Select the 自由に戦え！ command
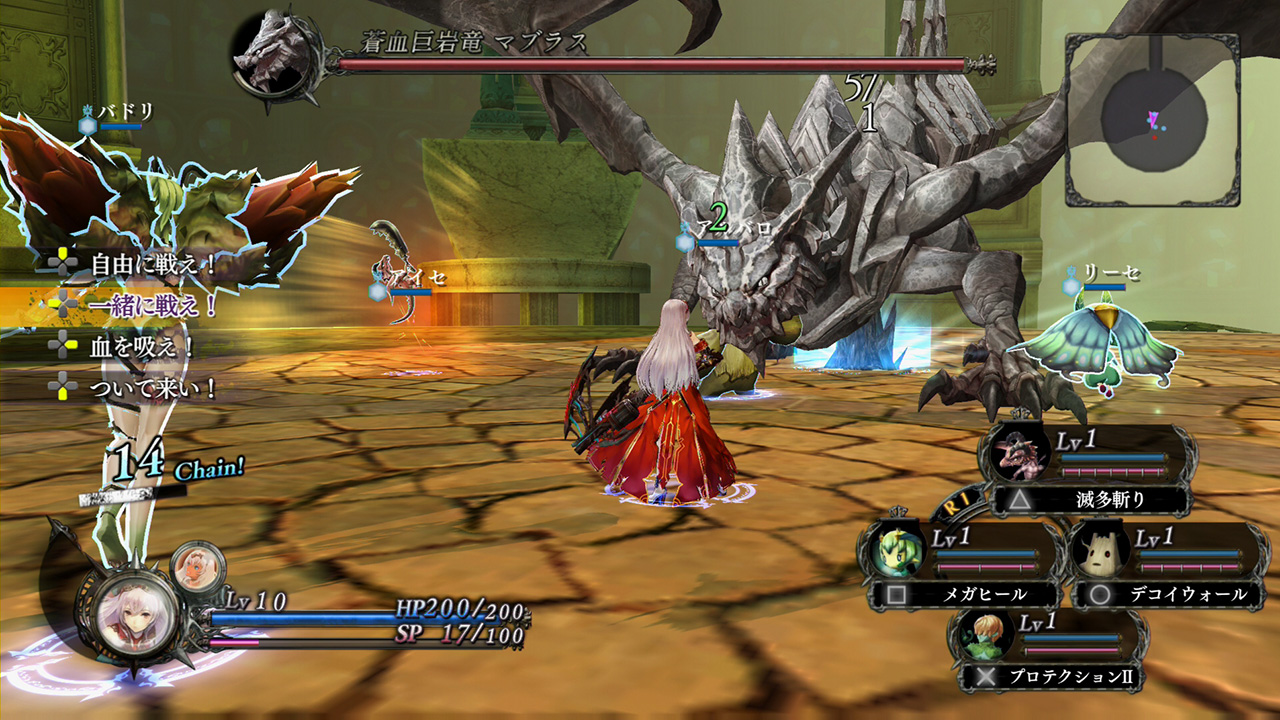1280x720 pixels. point(153,265)
